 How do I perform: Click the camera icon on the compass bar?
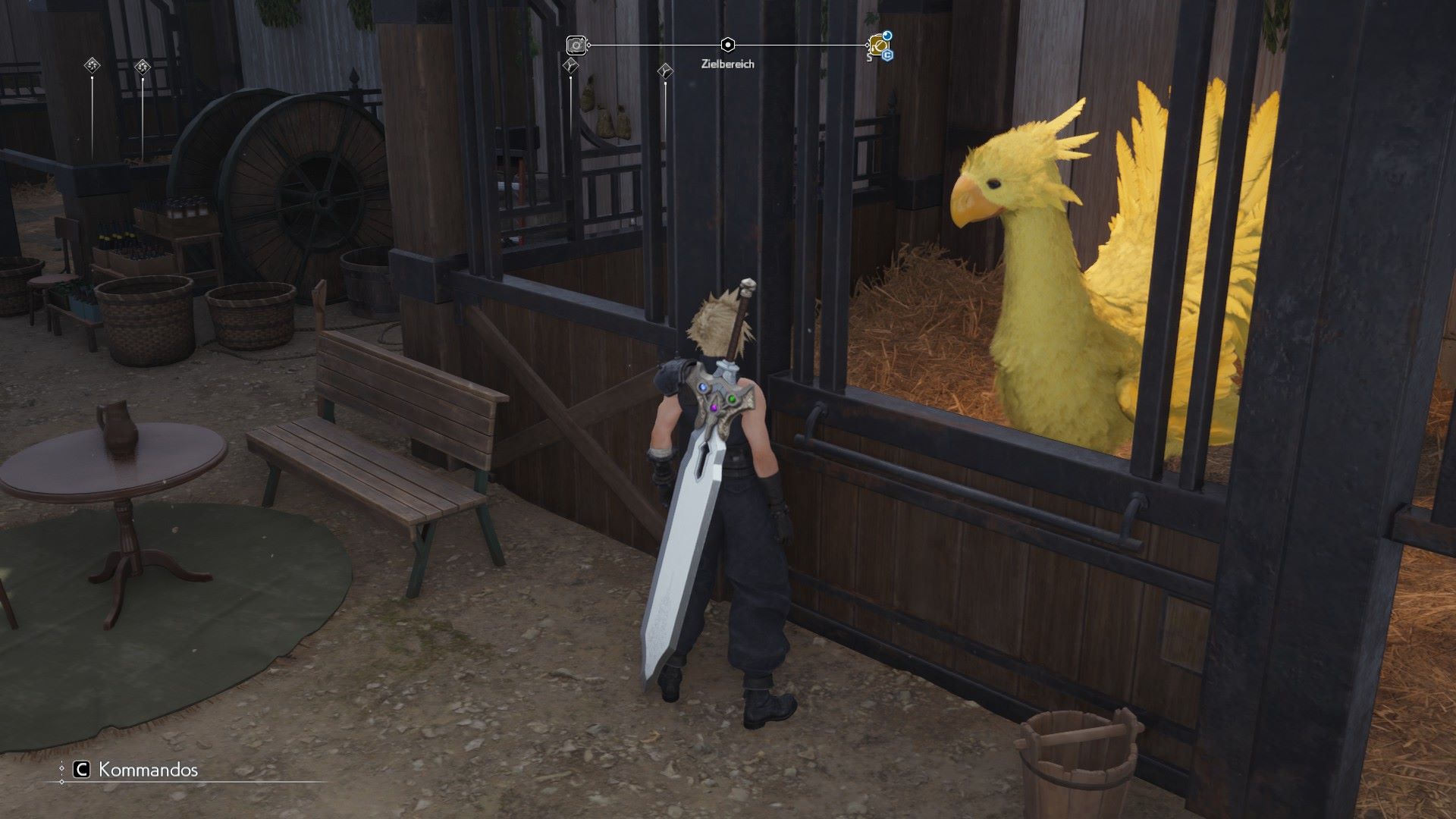pyautogui.click(x=576, y=45)
